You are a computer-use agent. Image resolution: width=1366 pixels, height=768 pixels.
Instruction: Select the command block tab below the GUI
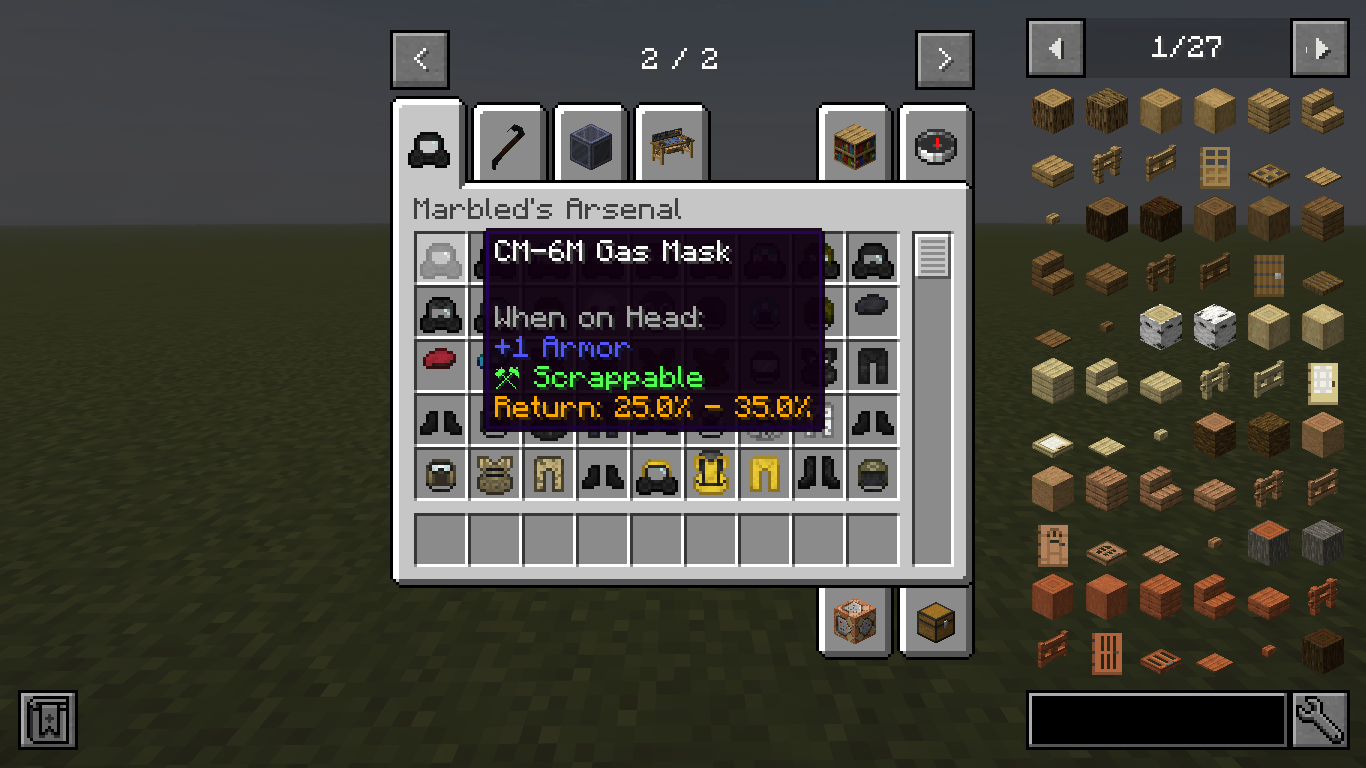coord(854,622)
